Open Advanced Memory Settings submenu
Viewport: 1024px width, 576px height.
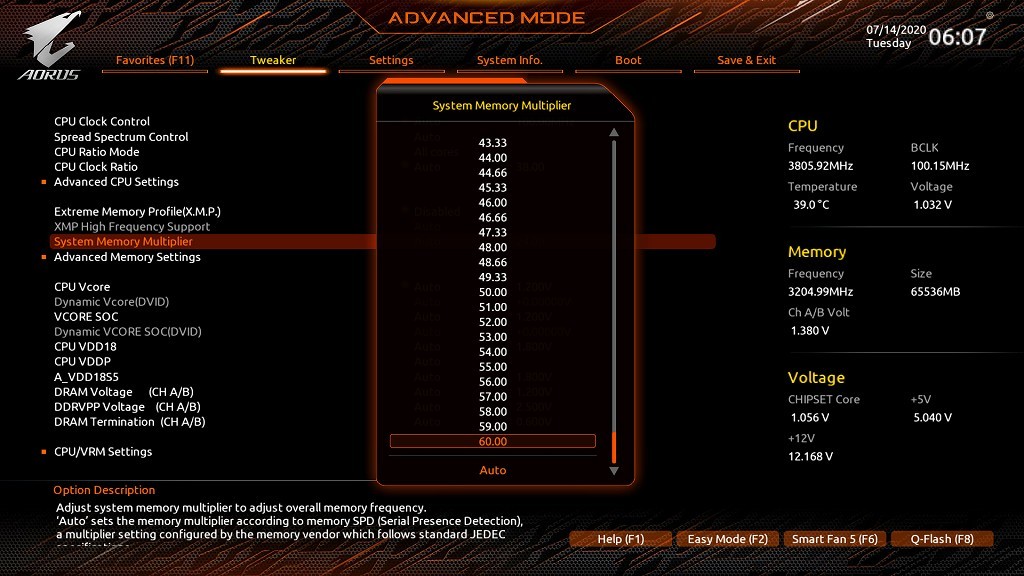click(x=127, y=257)
